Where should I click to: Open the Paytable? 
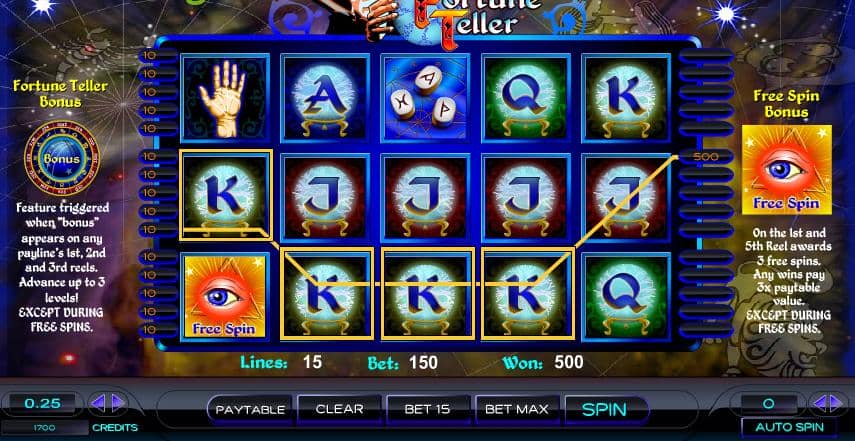point(251,409)
